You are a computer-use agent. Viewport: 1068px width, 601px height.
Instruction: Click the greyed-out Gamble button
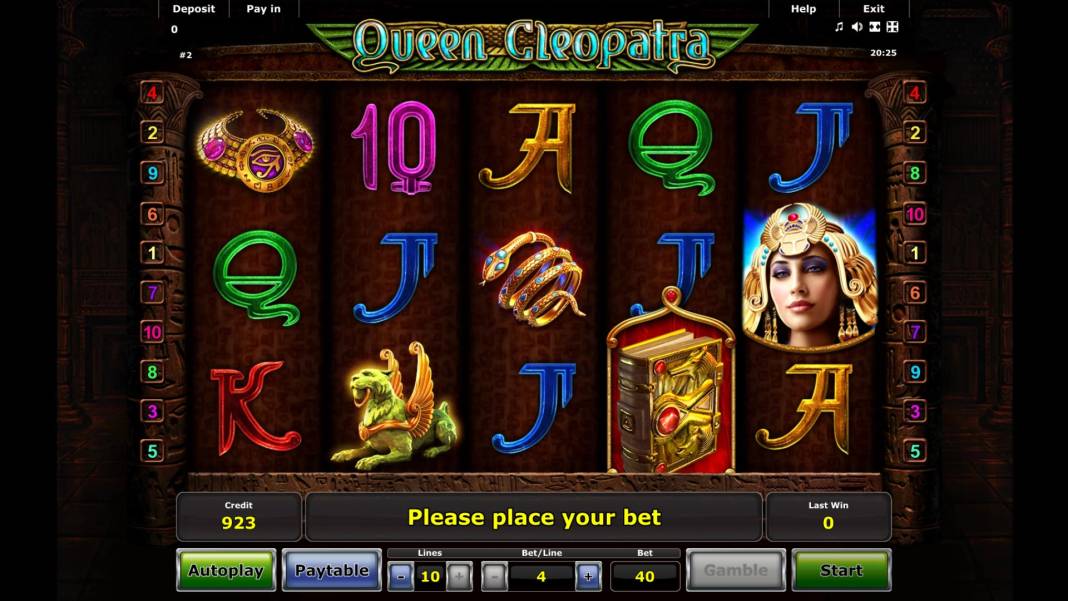coord(735,570)
